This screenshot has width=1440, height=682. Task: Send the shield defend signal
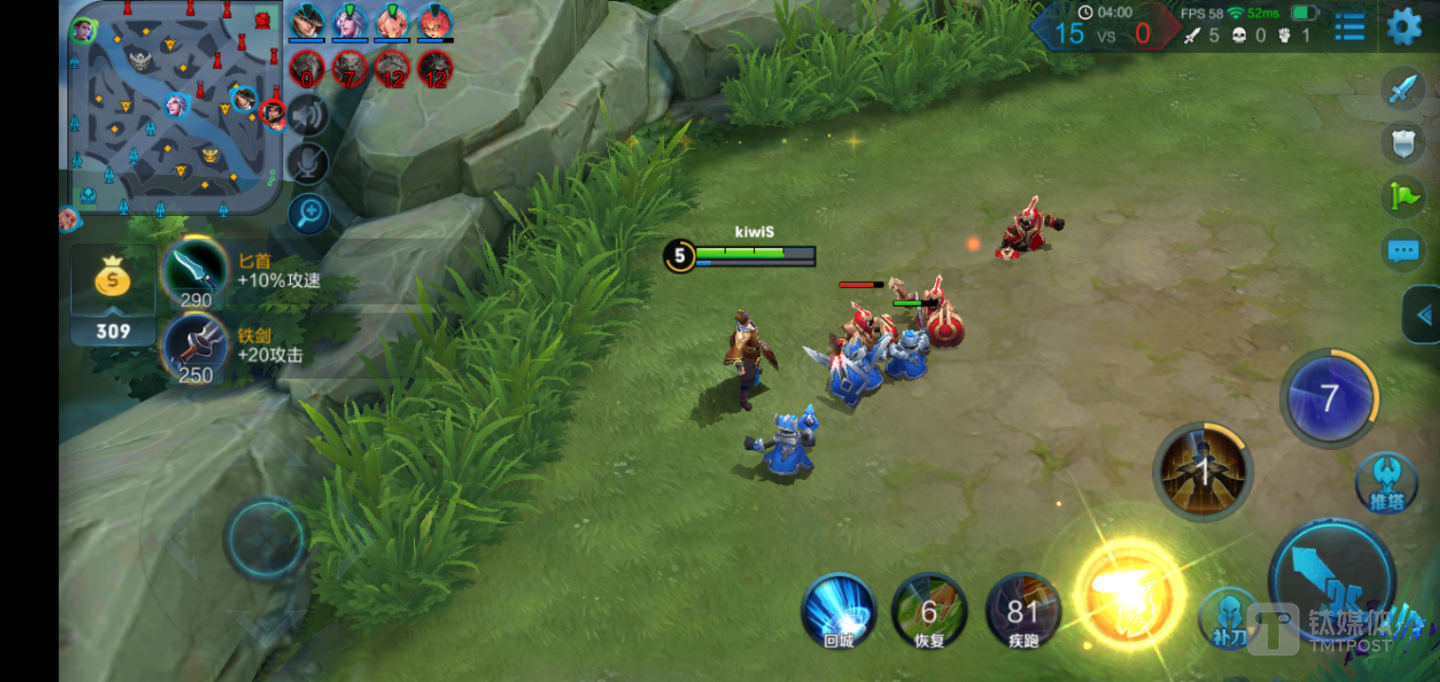(x=1403, y=143)
